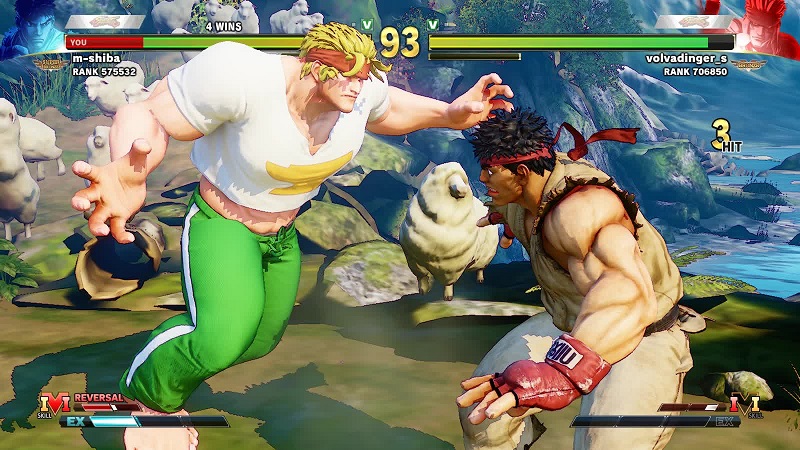Select the m-shiba player name tag
Image resolution: width=800 pixels, height=450 pixels.
(x=96, y=58)
